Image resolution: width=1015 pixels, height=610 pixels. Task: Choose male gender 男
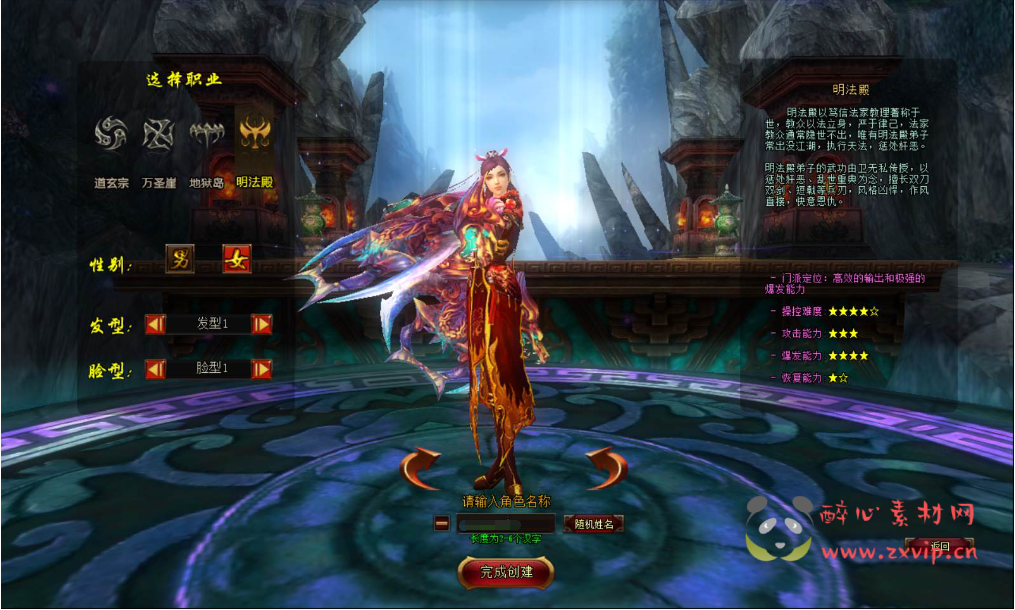click(180, 259)
